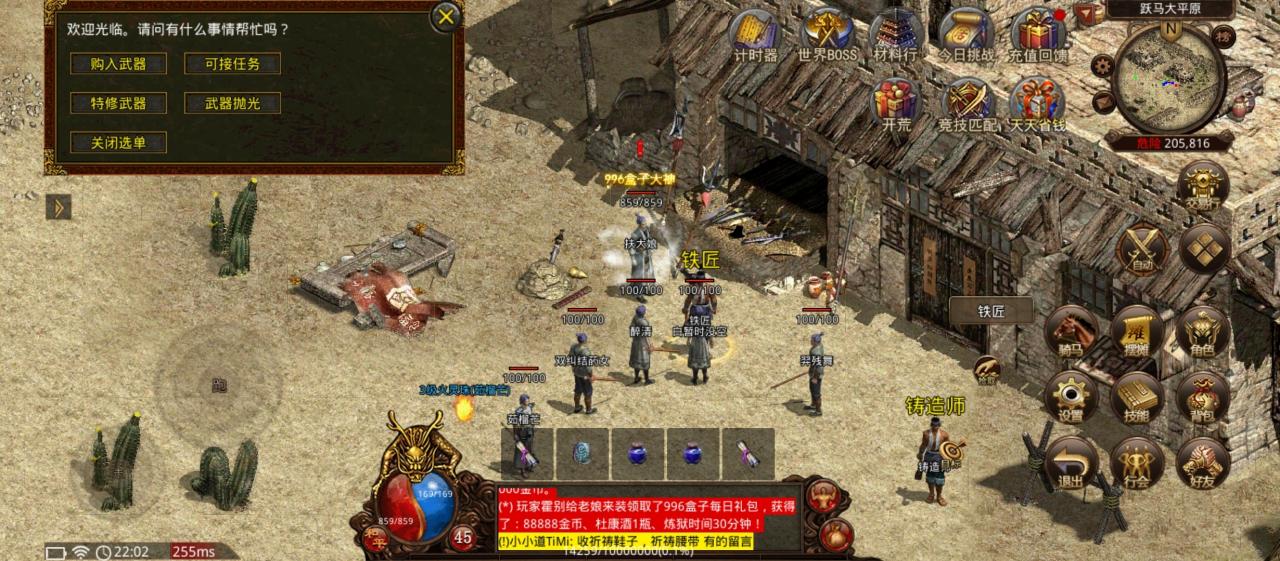This screenshot has width=1280, height=561.
Task: Close the blacksmith dialog with the X
Action: click(x=446, y=16)
